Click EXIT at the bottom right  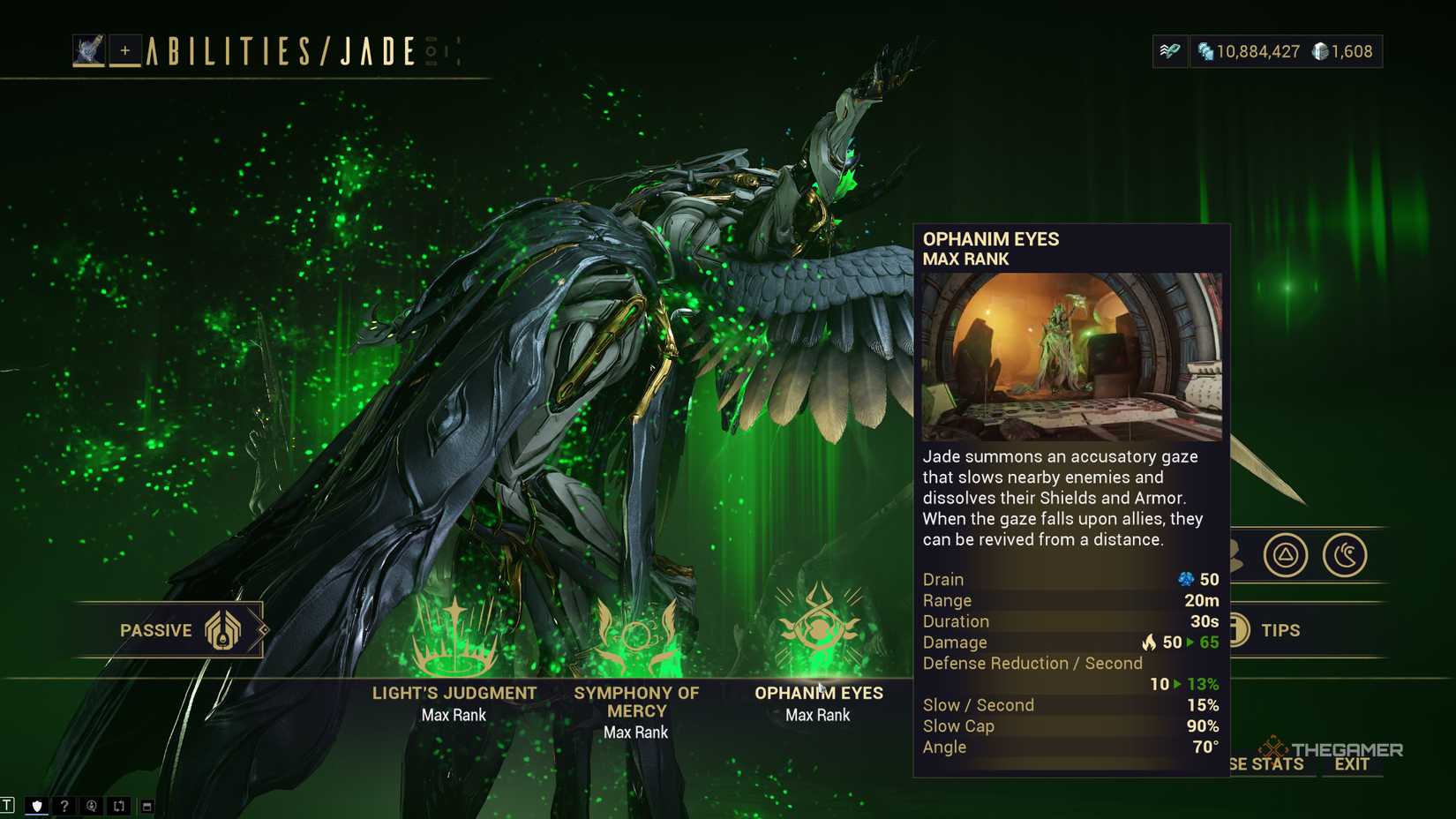point(1353,764)
